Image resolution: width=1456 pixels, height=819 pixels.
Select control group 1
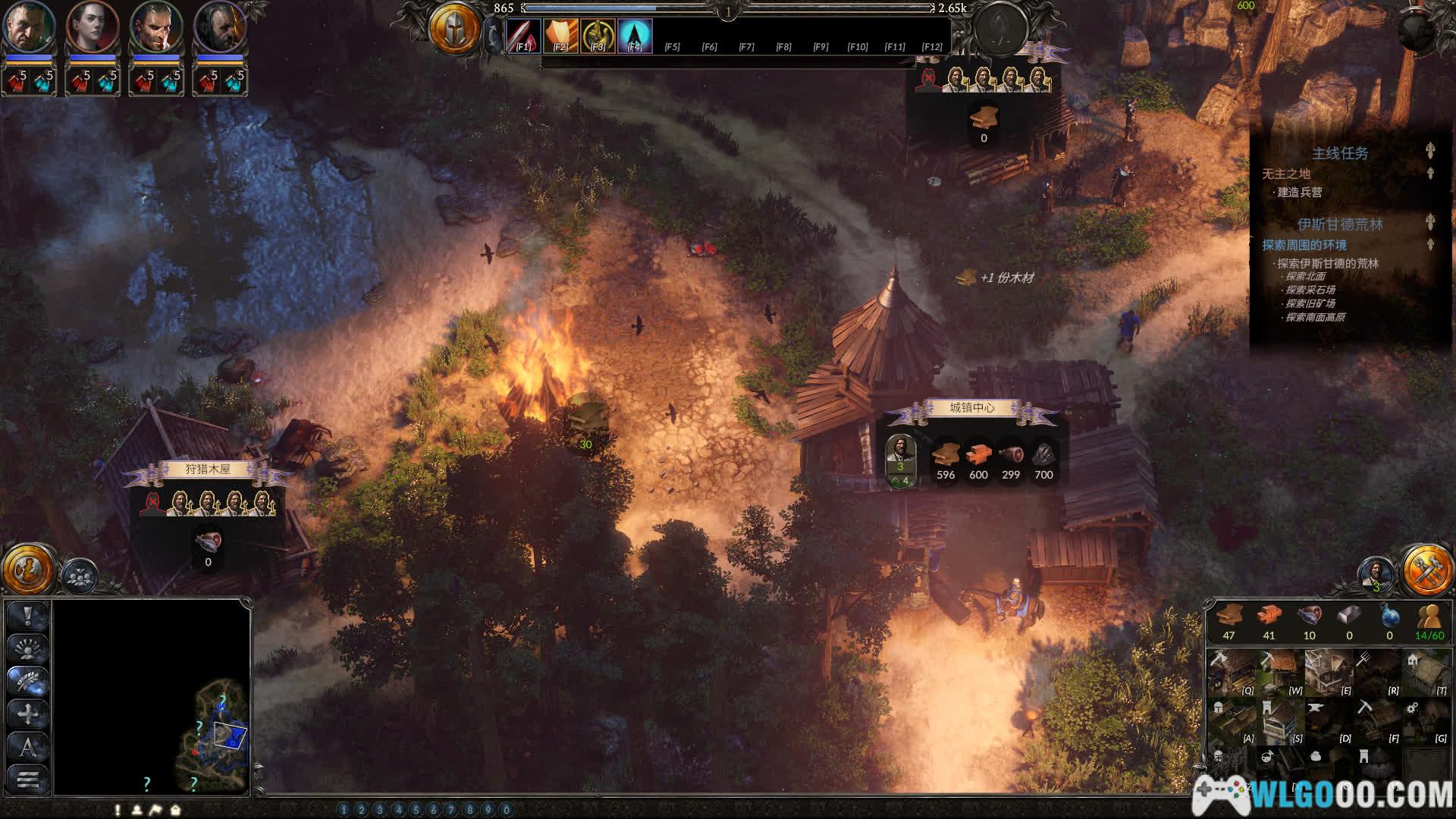pyautogui.click(x=344, y=810)
